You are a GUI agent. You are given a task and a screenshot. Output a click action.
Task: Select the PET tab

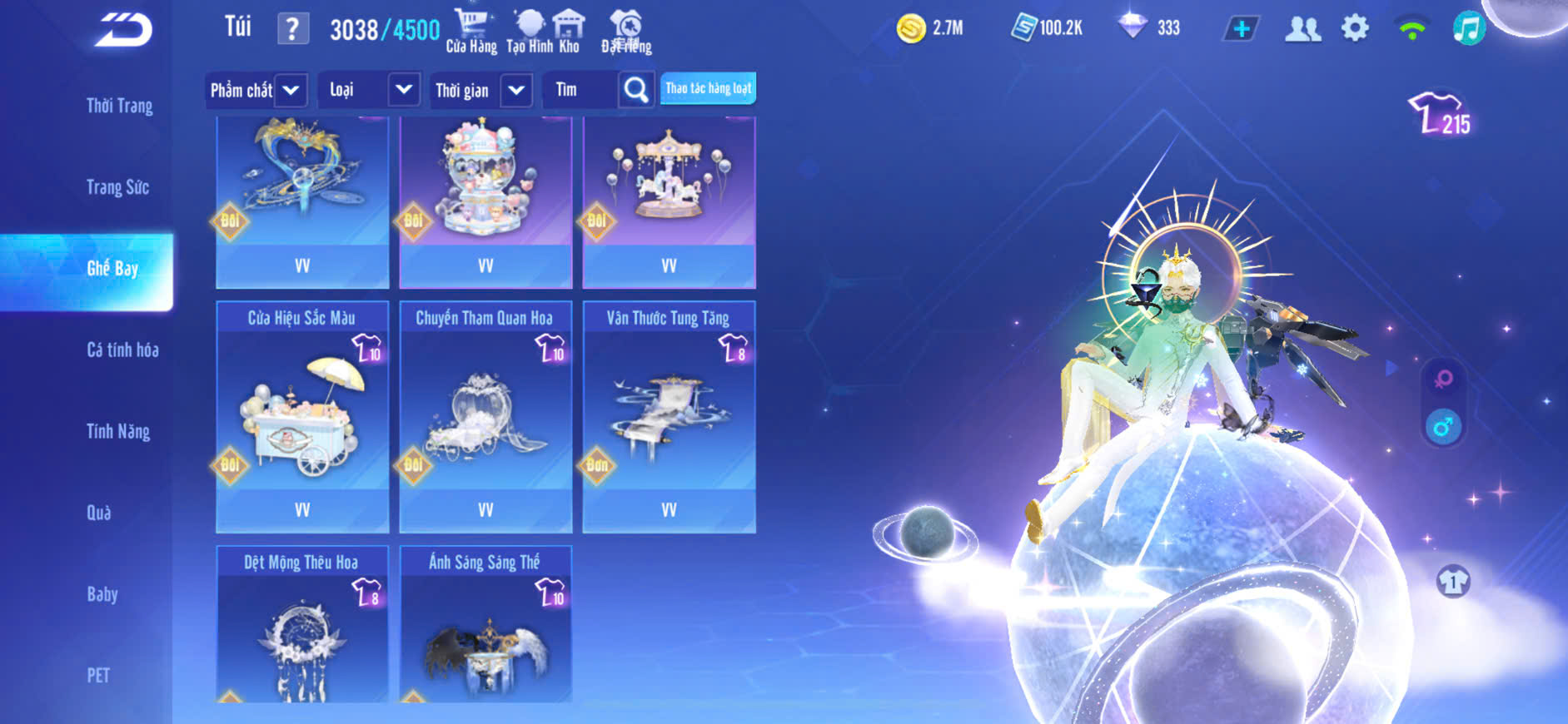pyautogui.click(x=98, y=675)
